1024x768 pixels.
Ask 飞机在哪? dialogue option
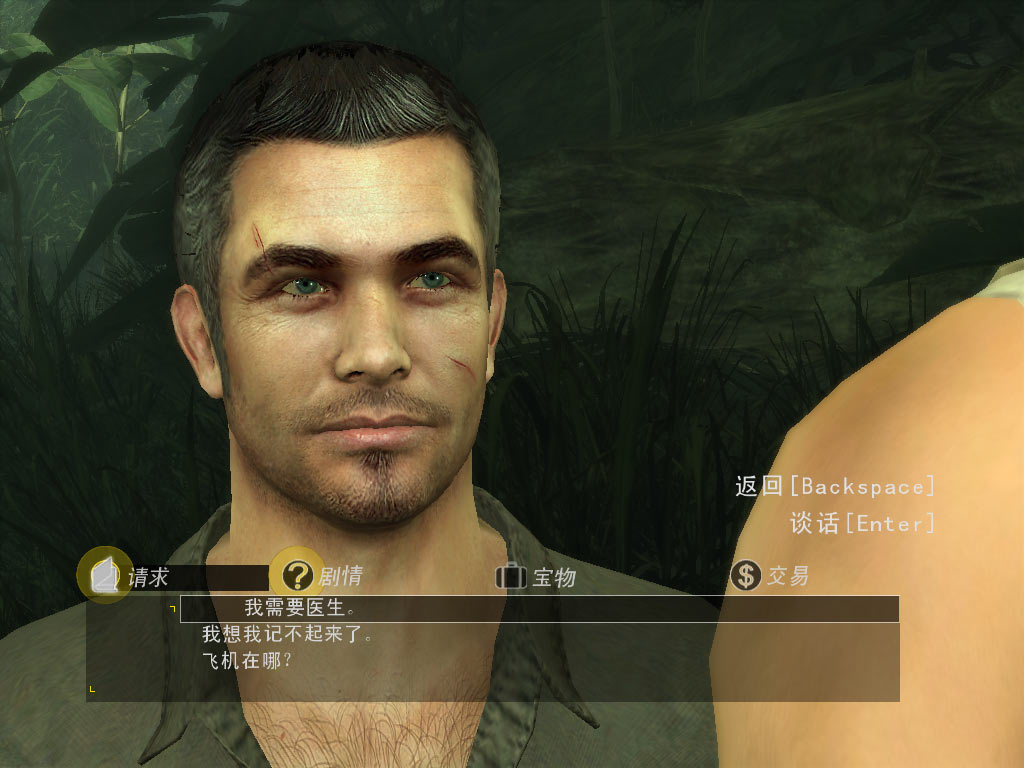247,661
